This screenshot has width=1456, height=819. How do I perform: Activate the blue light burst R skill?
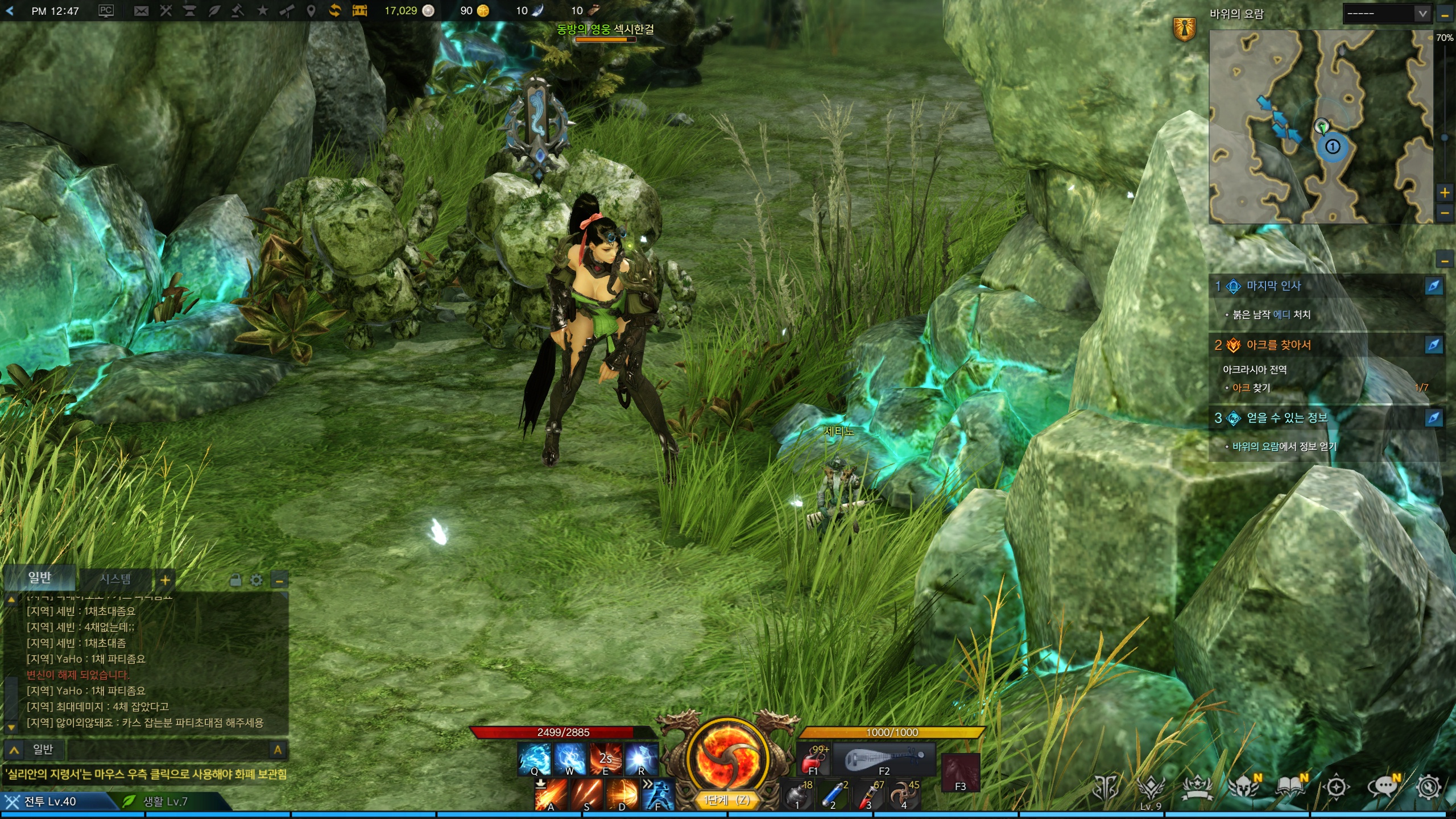(641, 759)
